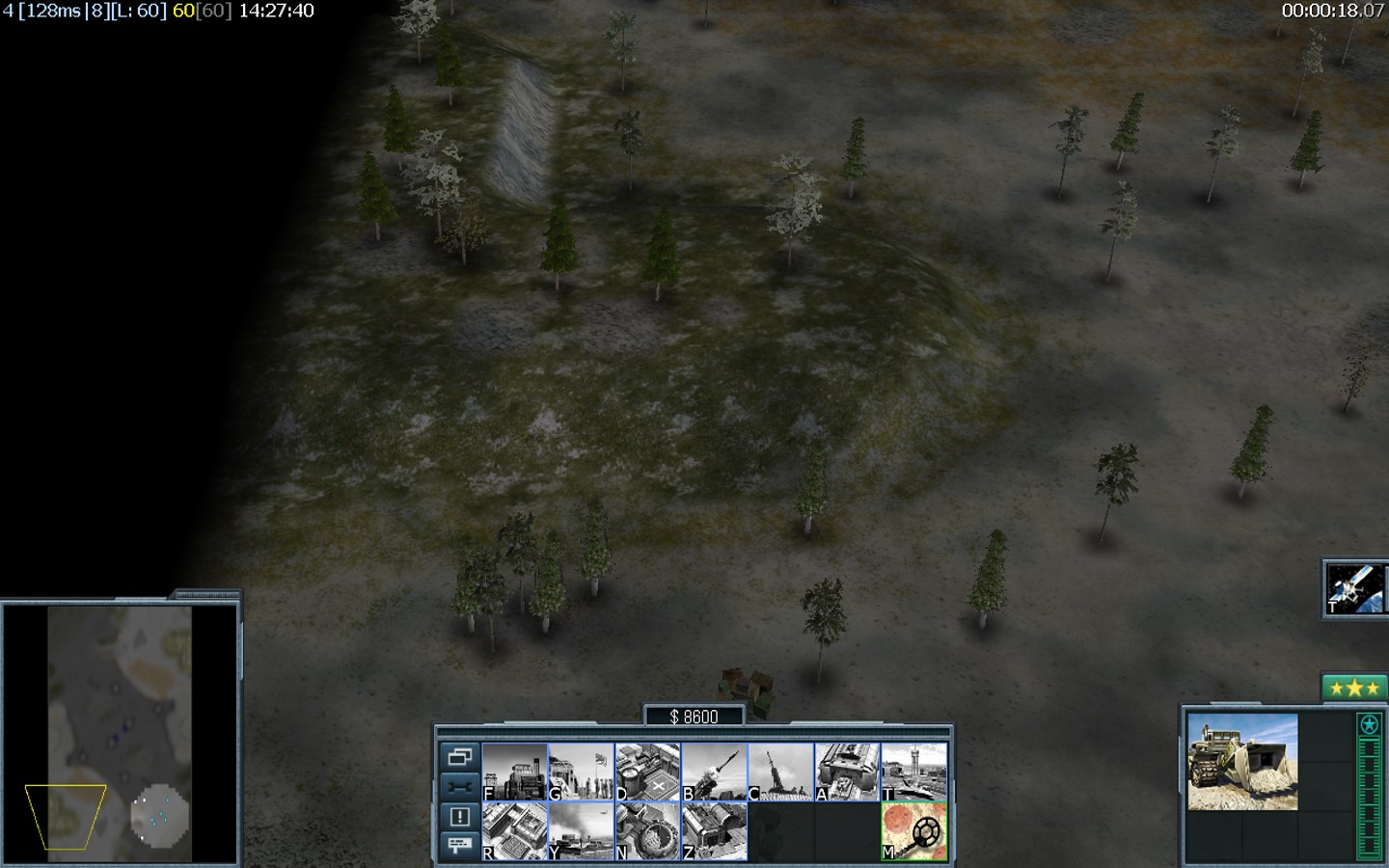Activate the satellite power shortcut

point(1355,588)
